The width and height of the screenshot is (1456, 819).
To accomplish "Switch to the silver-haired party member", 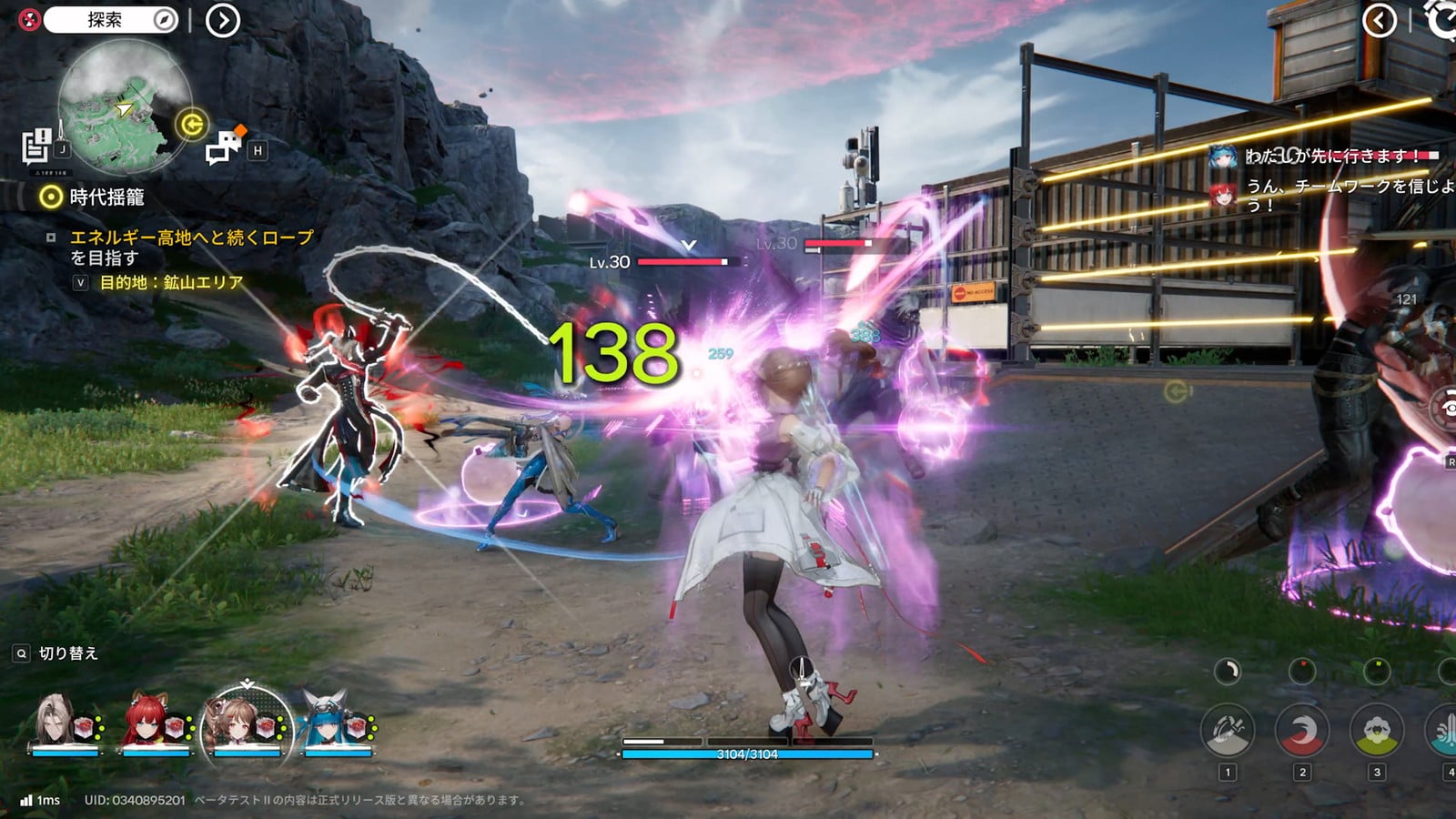I will (62, 724).
